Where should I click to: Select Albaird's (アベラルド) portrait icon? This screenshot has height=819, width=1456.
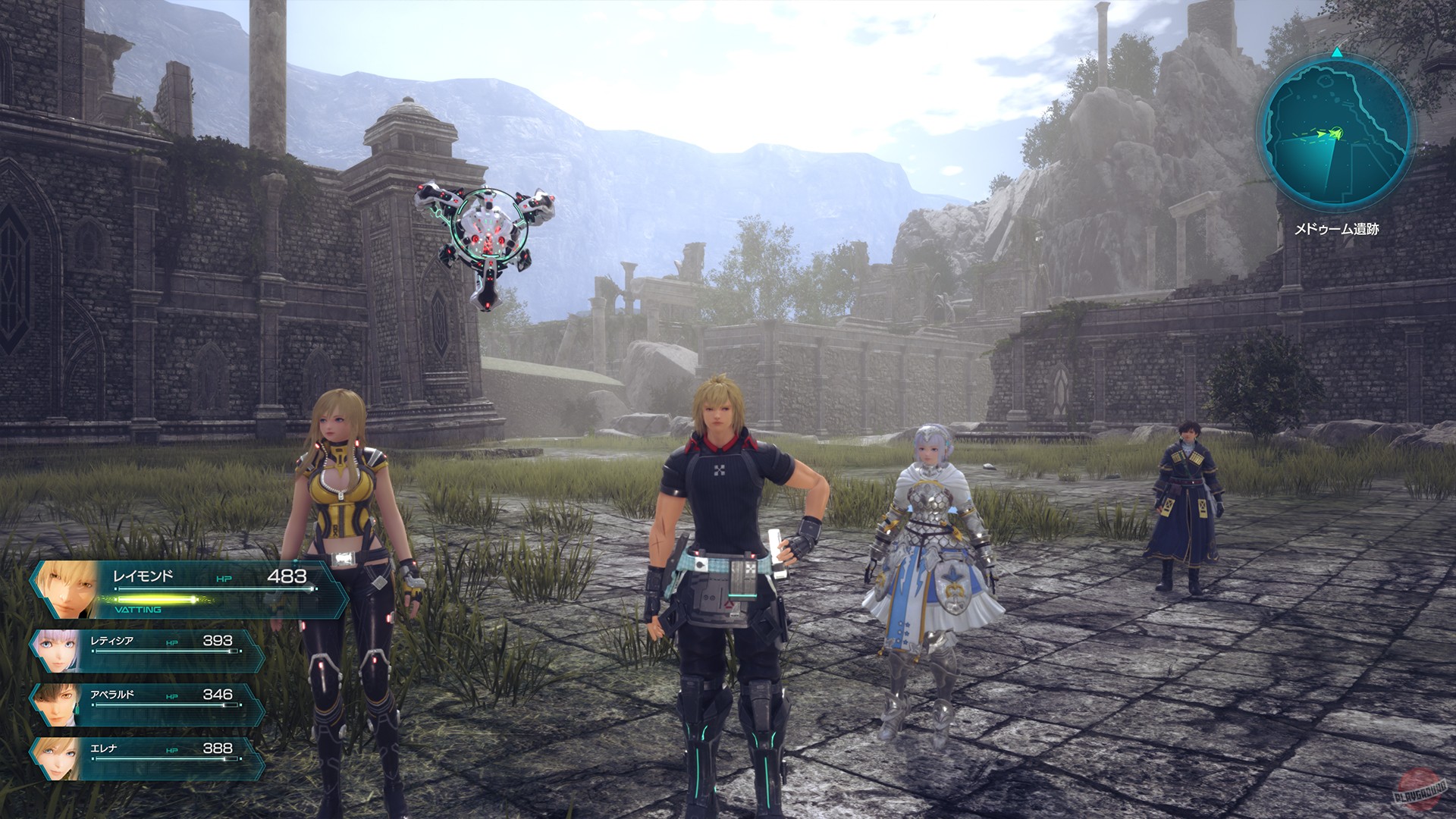(61, 703)
